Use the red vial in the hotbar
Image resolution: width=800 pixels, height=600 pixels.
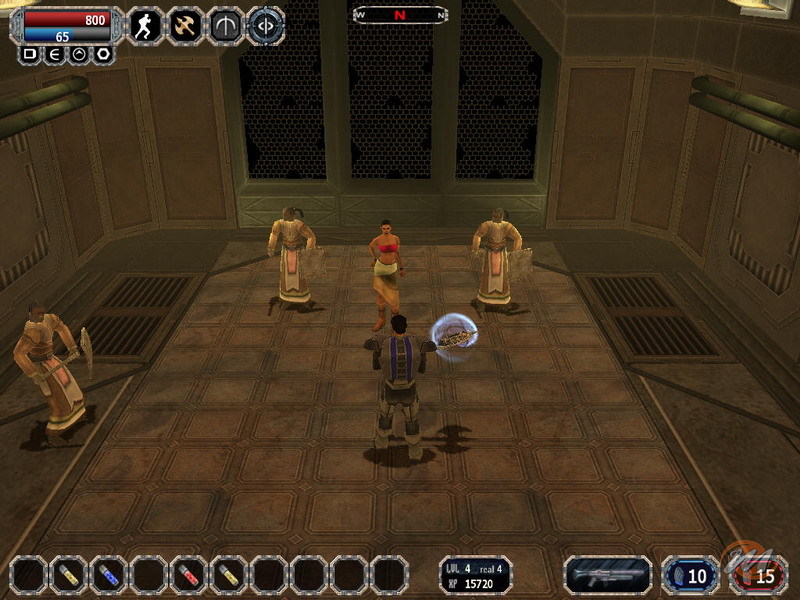[189, 575]
